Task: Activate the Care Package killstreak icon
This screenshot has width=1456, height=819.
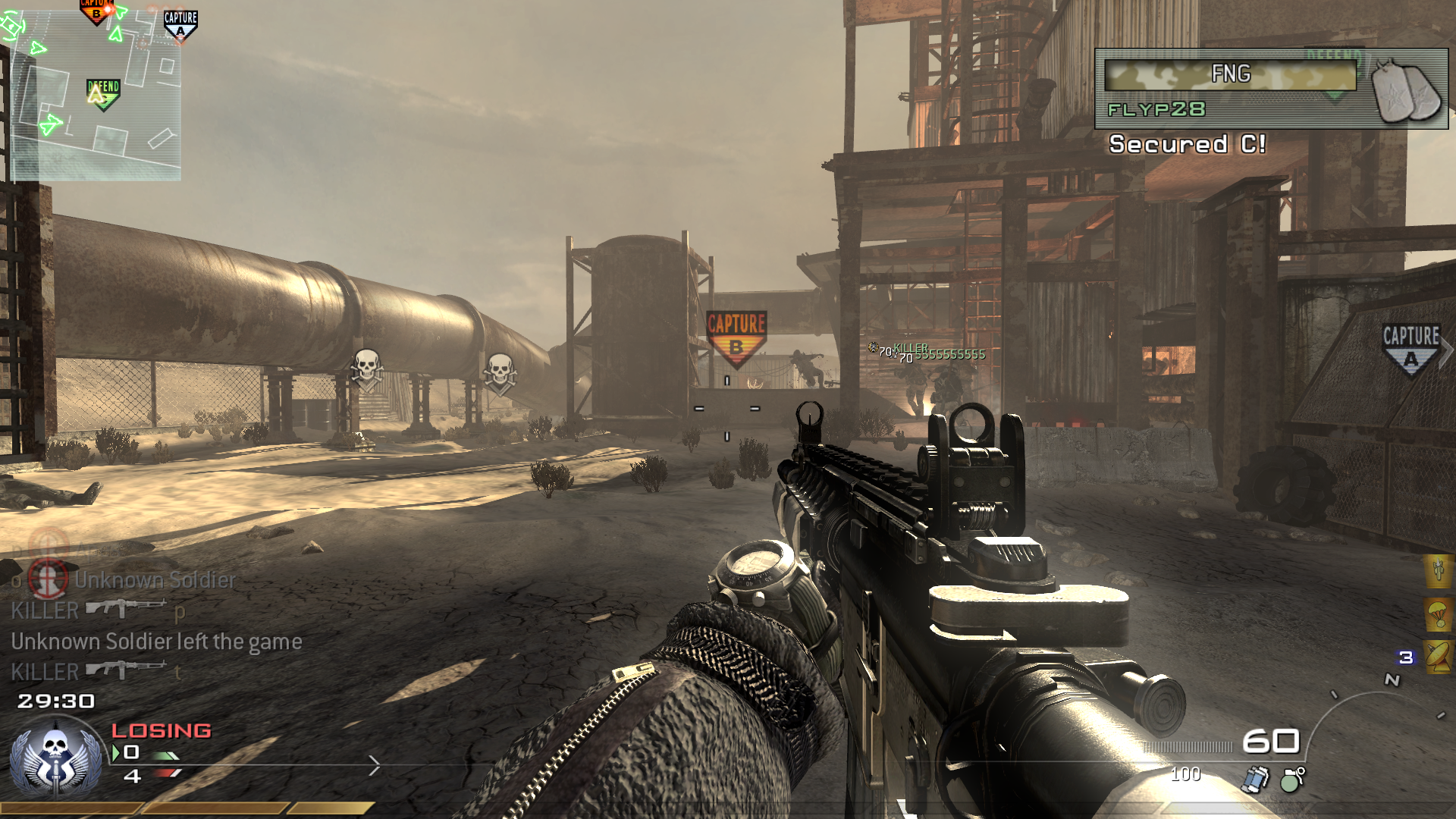Action: [x=1438, y=613]
